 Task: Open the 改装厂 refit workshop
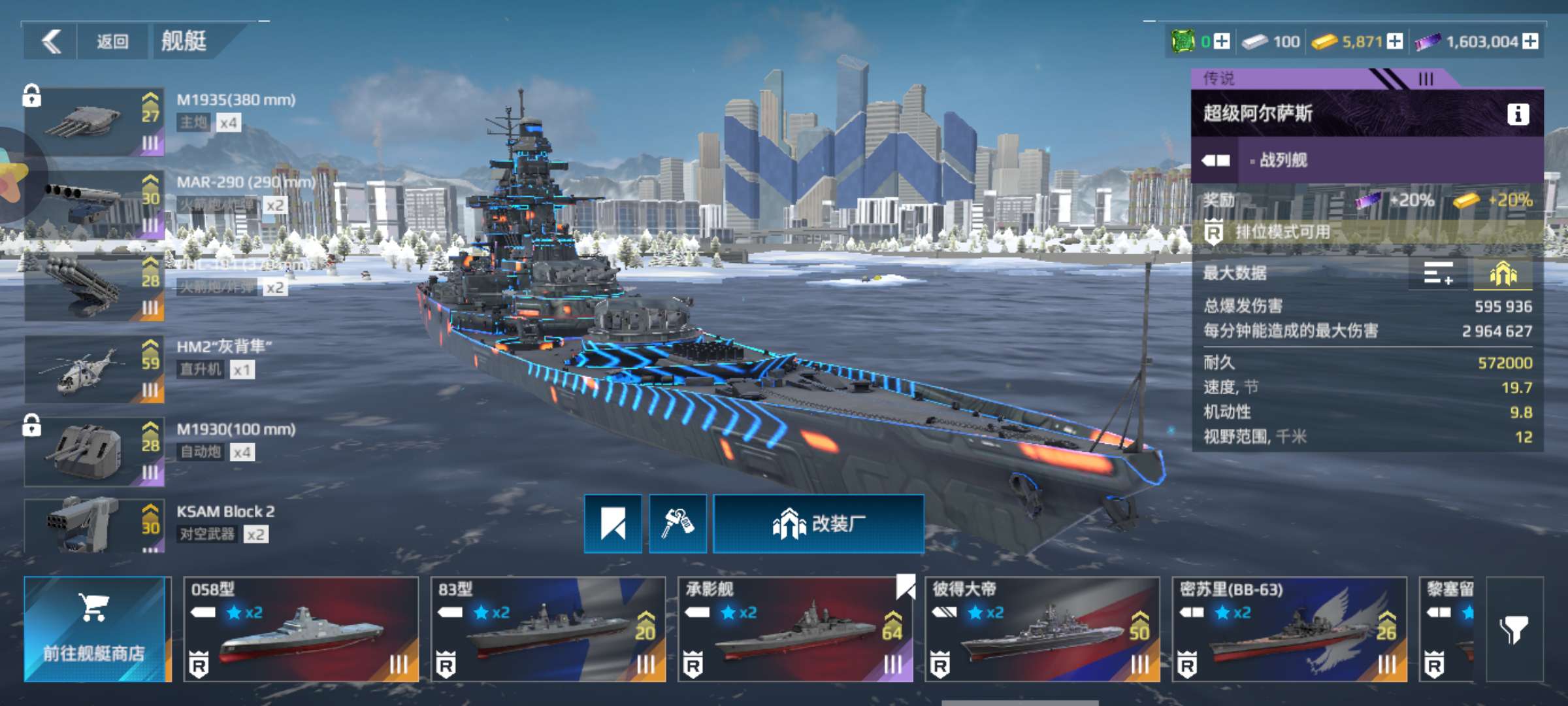(819, 524)
